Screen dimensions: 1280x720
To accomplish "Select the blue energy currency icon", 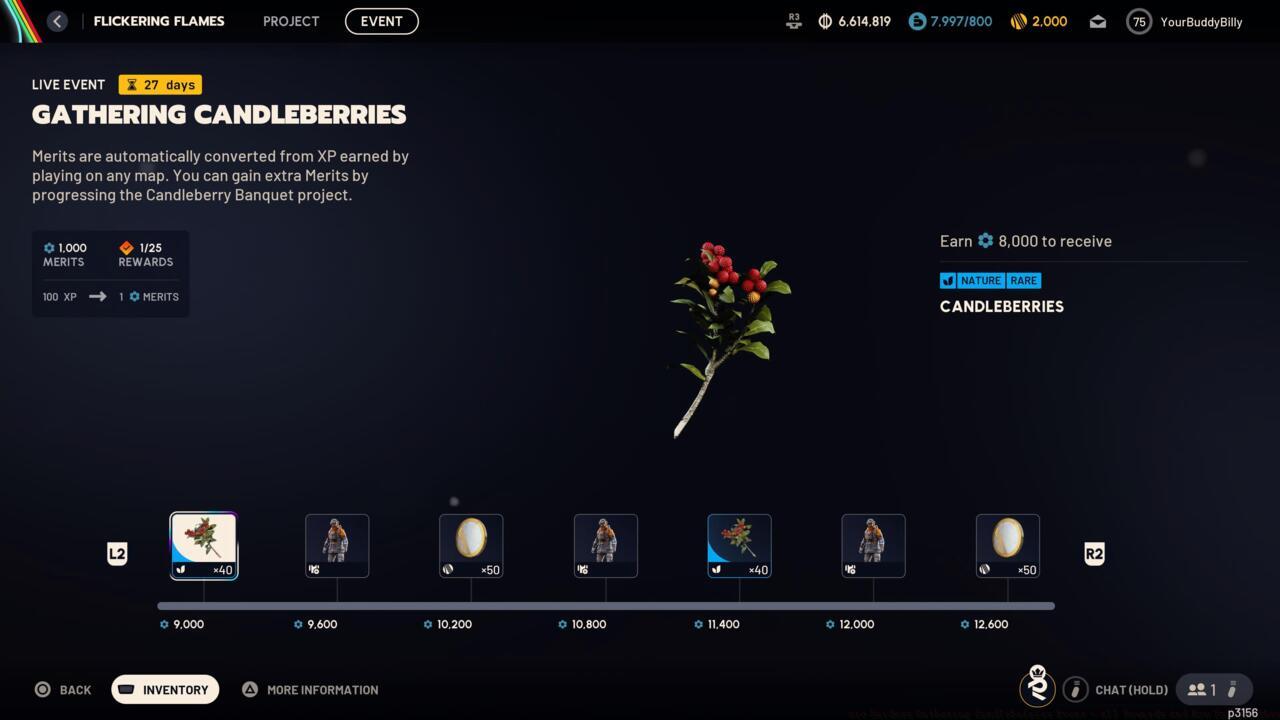I will coord(915,21).
